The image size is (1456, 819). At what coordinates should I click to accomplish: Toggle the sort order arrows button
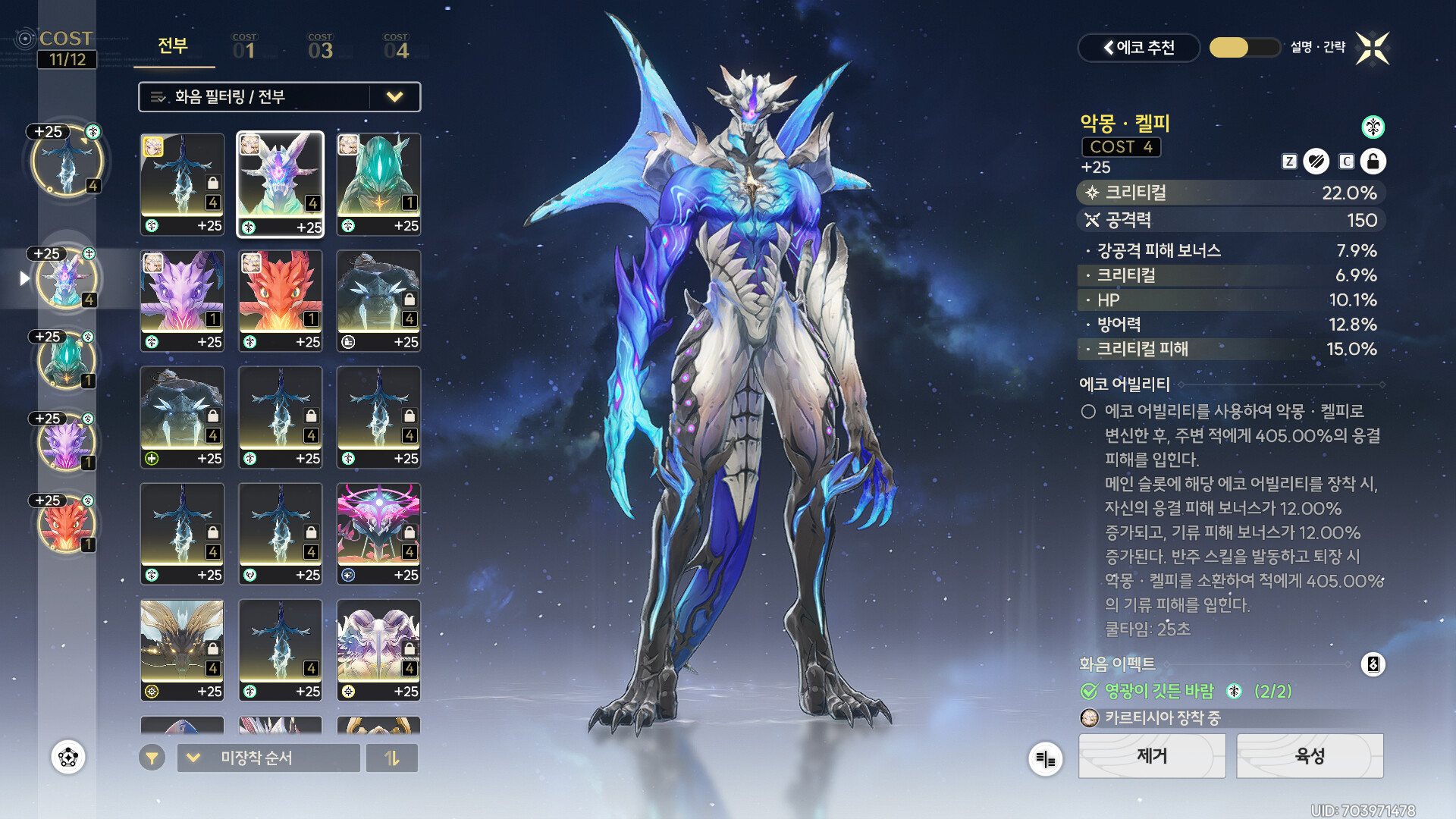[x=392, y=758]
